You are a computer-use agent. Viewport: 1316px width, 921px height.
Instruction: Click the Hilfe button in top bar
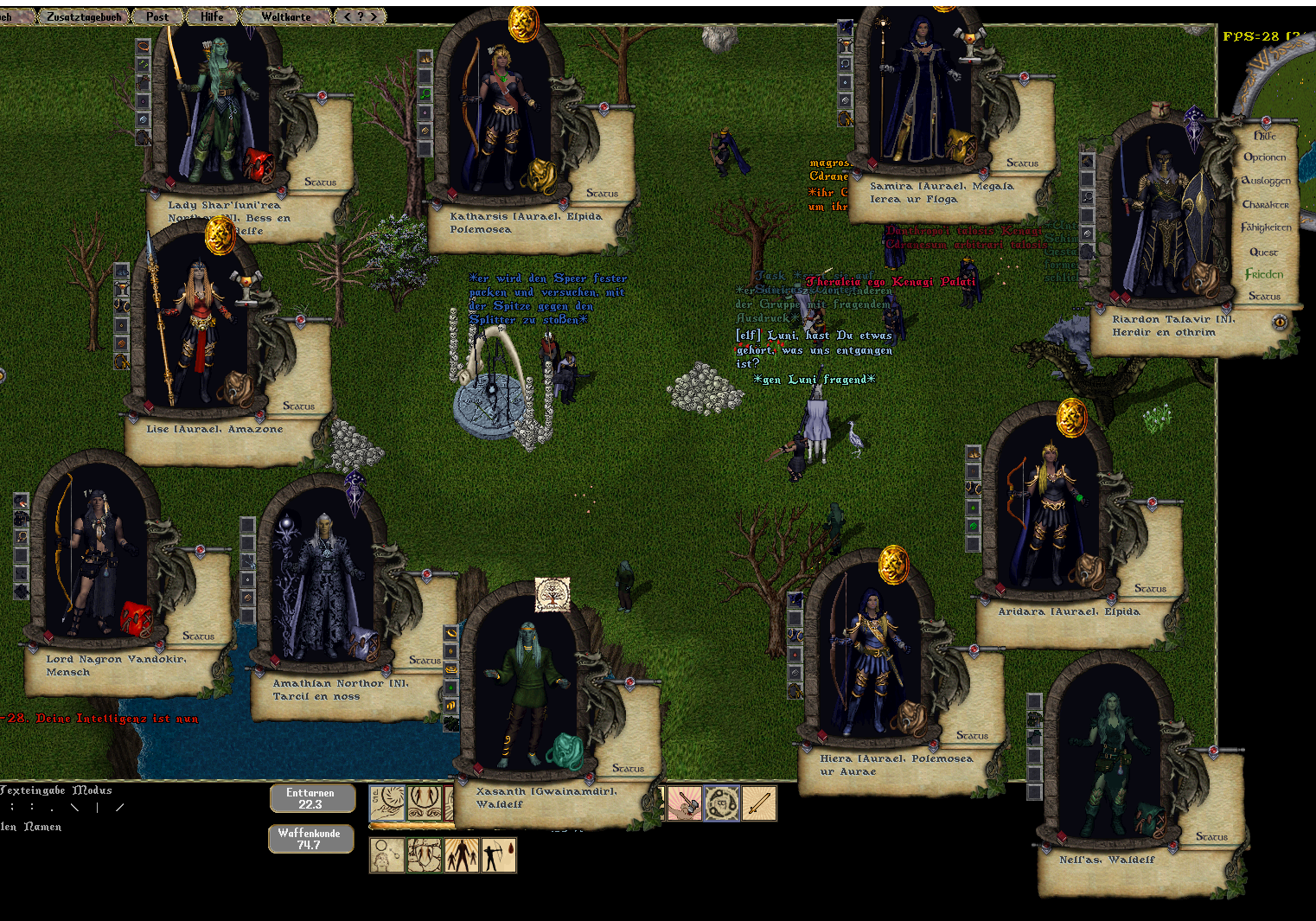click(x=212, y=16)
